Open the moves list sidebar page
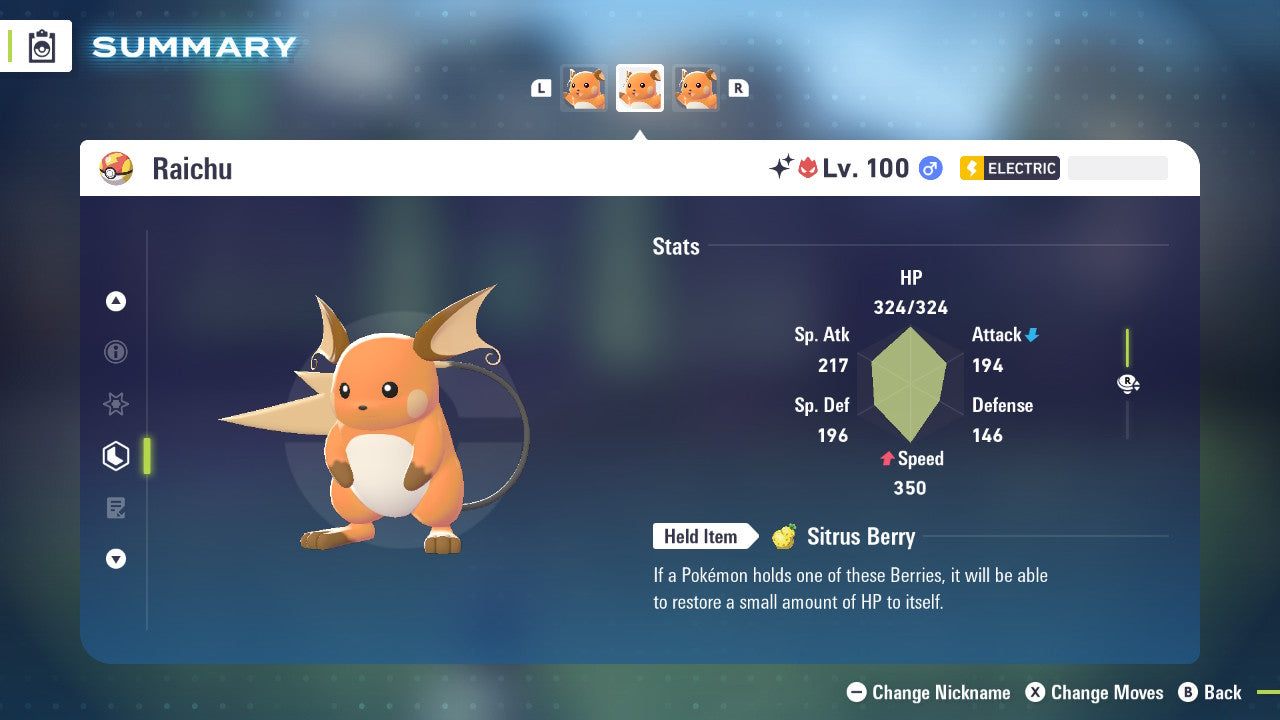 pyautogui.click(x=116, y=508)
